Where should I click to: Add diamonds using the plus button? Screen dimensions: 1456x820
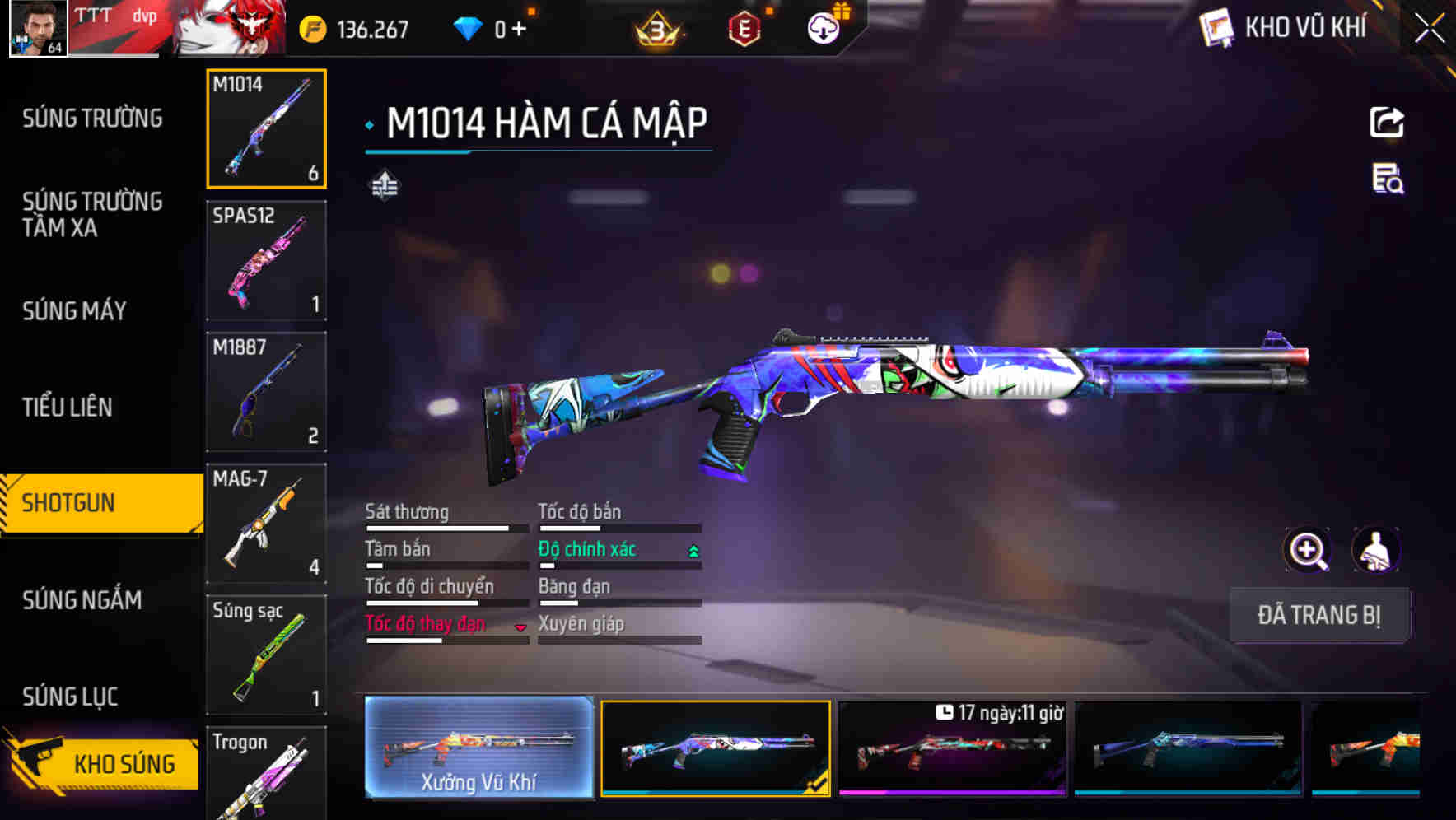[x=519, y=30]
